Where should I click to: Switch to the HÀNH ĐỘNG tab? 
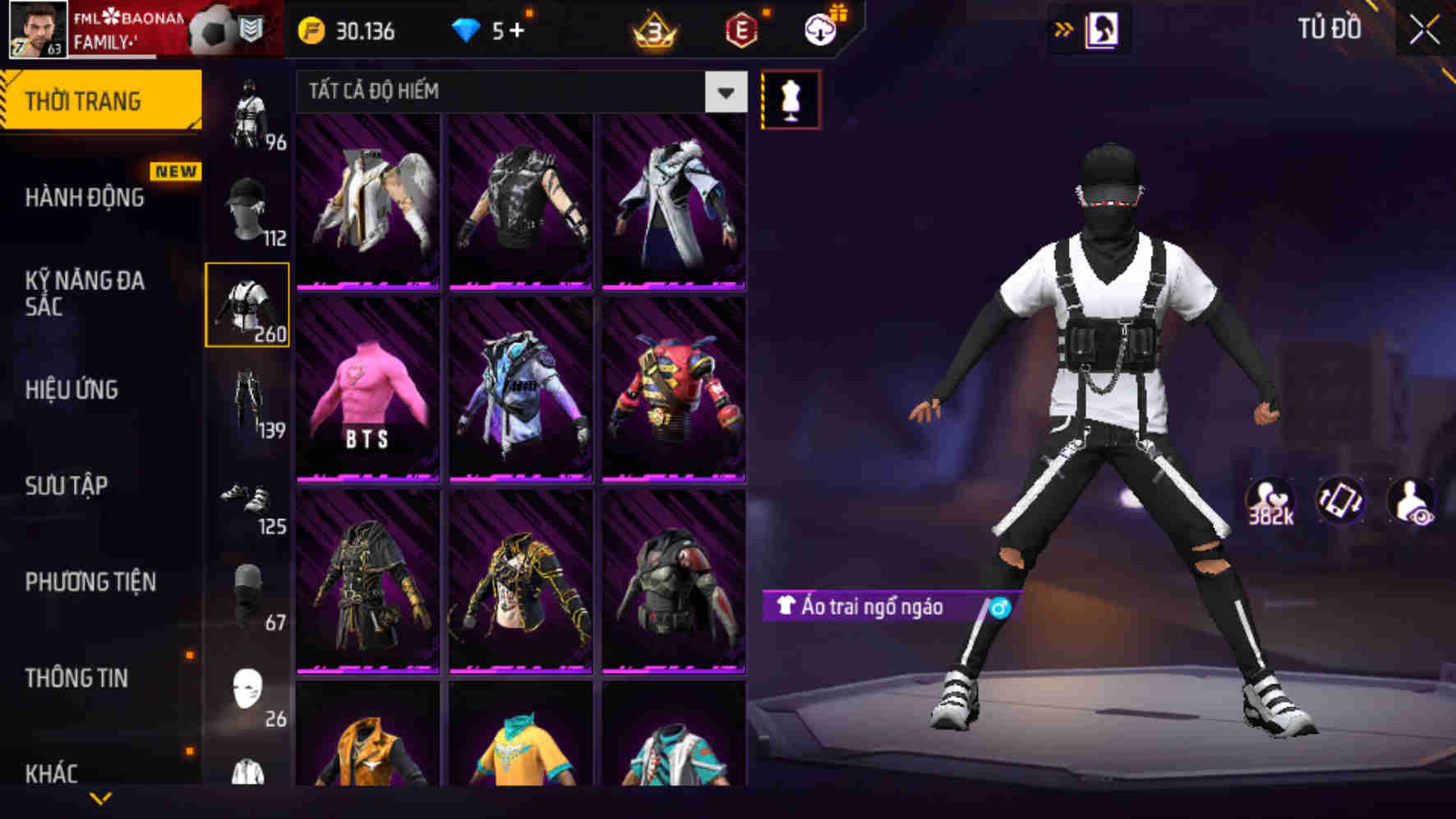[x=84, y=197]
